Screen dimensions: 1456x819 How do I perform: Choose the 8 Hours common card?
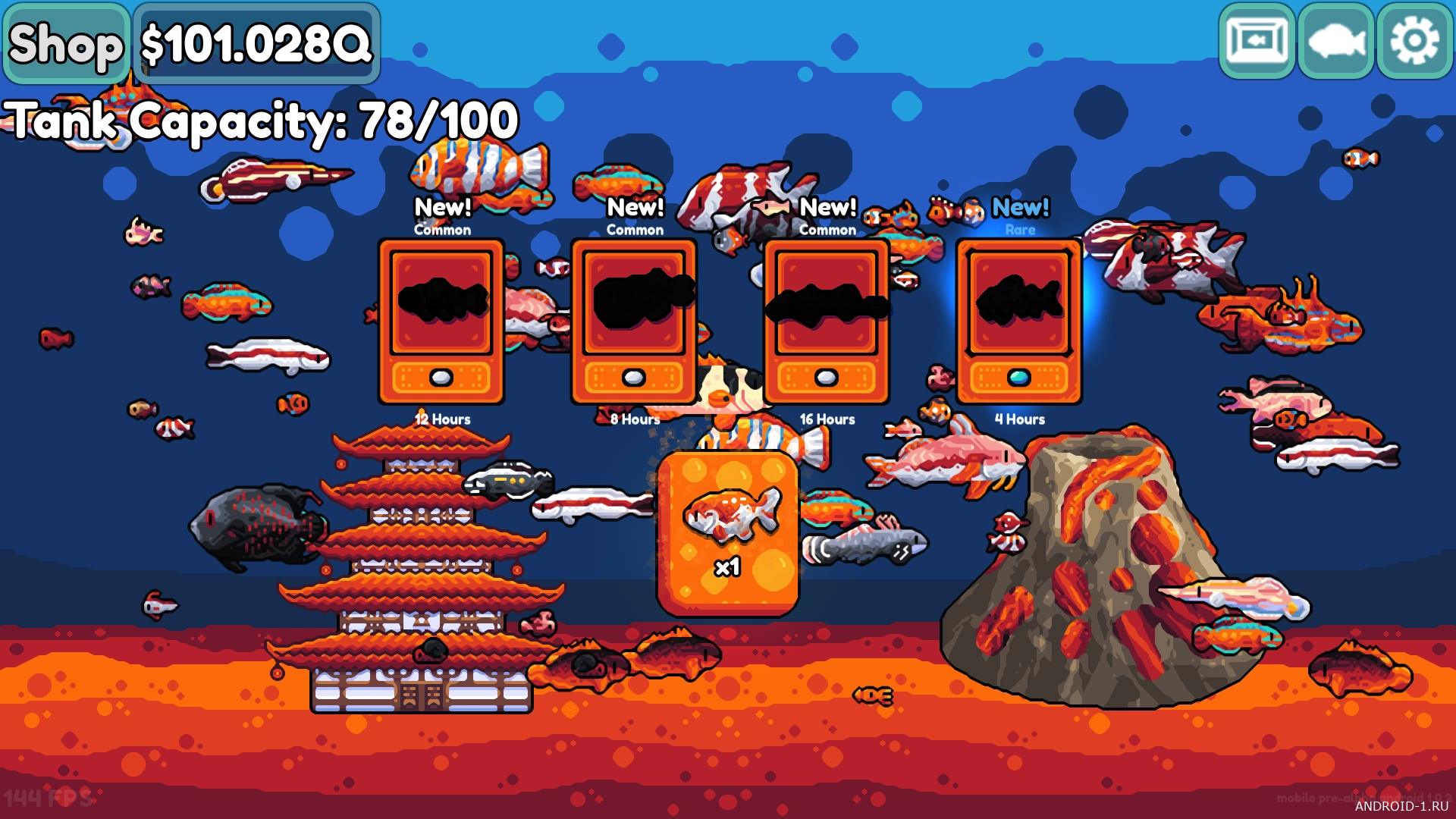coord(634,322)
